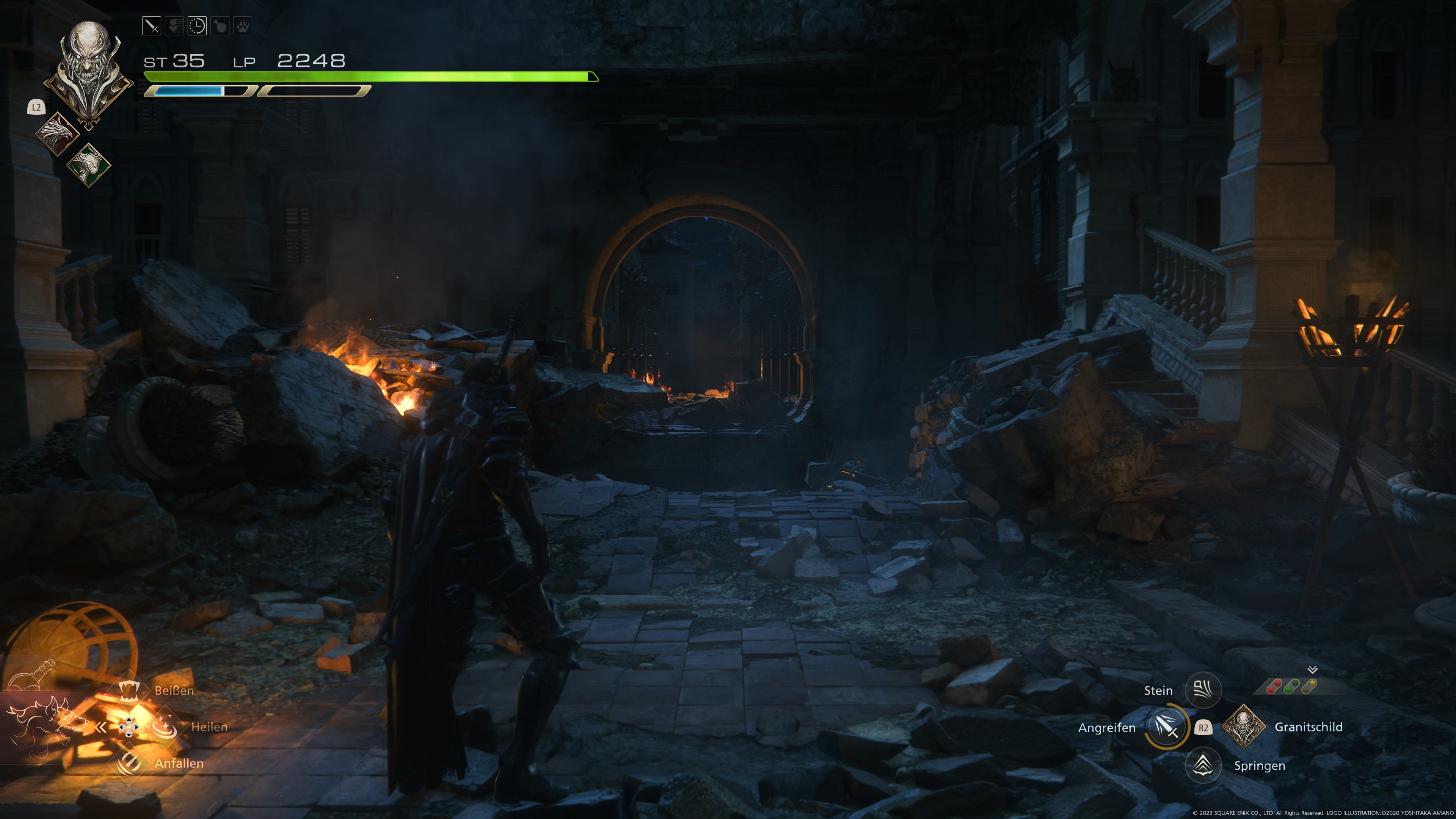Switch to the Garuda Eikon icon

click(88, 165)
